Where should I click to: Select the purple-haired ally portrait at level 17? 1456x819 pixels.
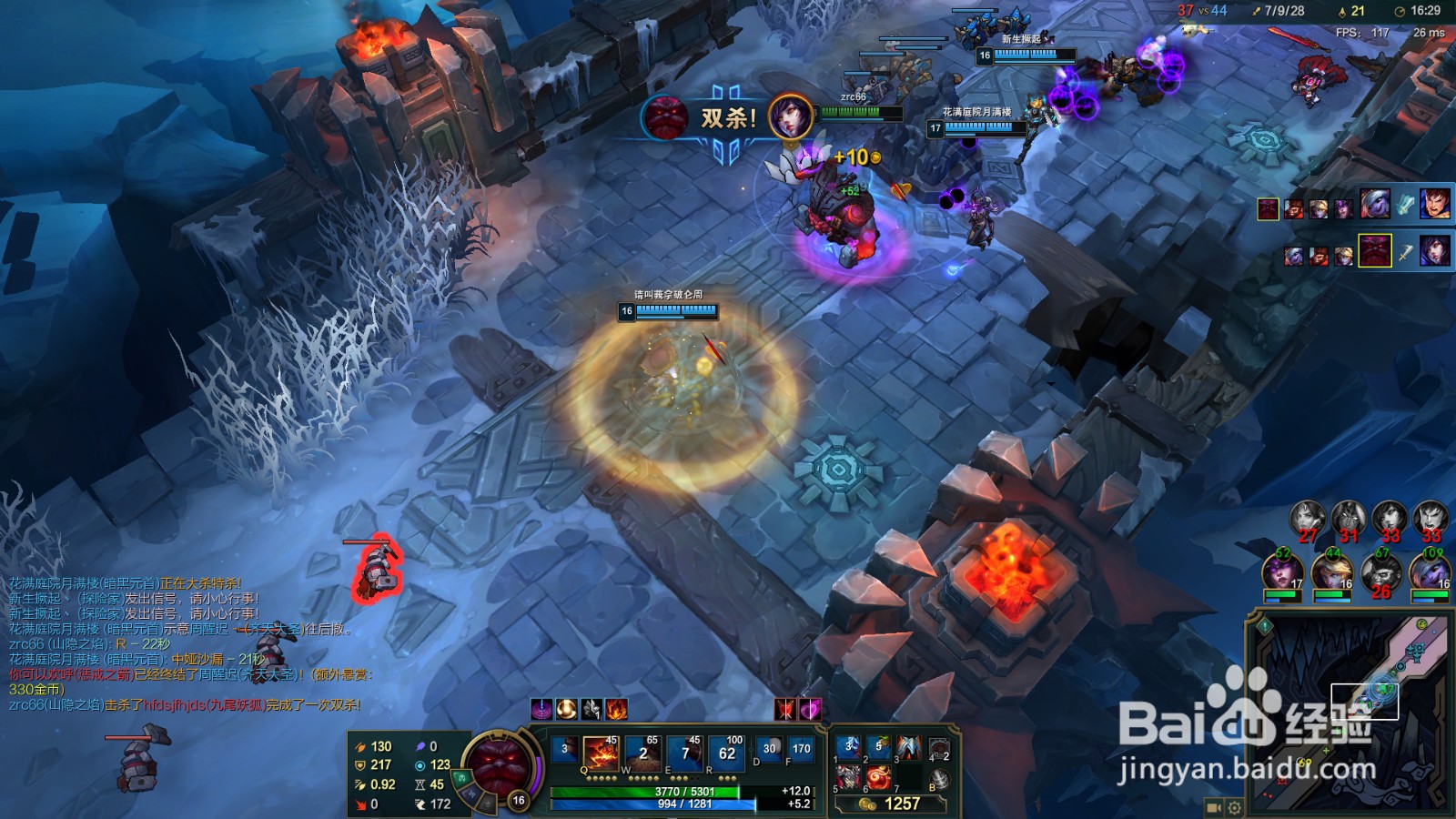(x=1281, y=573)
